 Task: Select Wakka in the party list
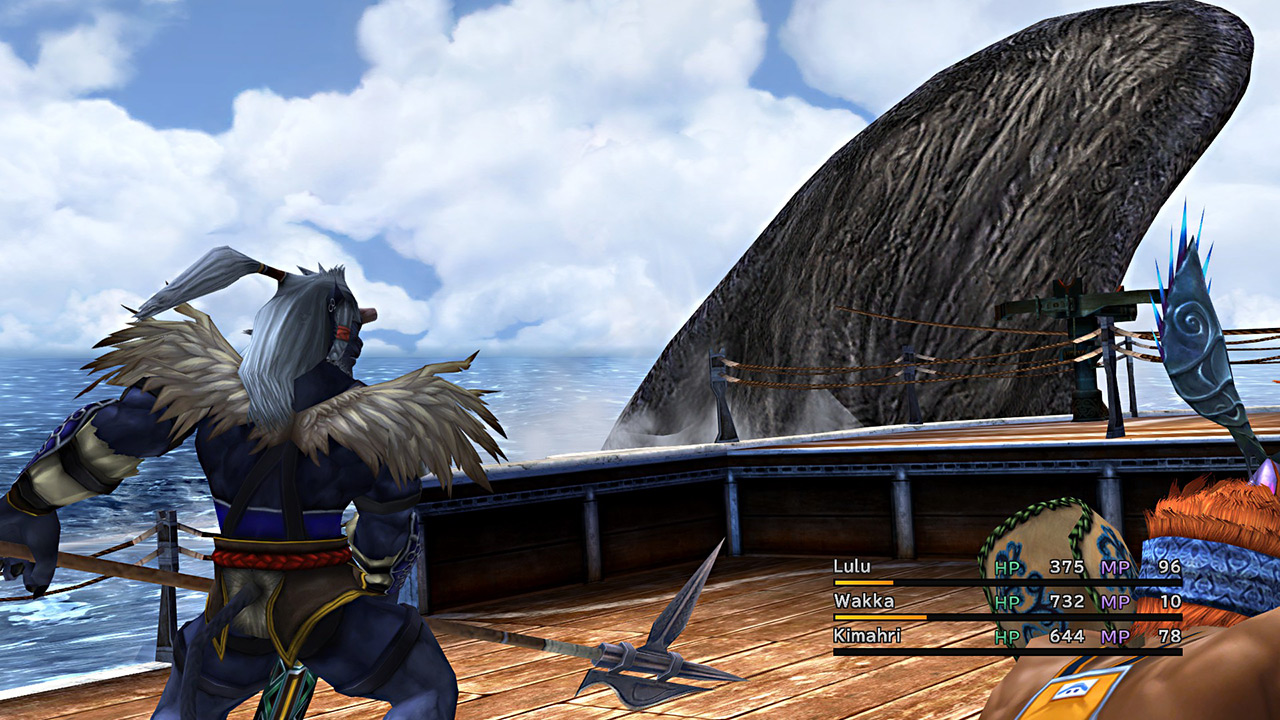pyautogui.click(x=863, y=601)
